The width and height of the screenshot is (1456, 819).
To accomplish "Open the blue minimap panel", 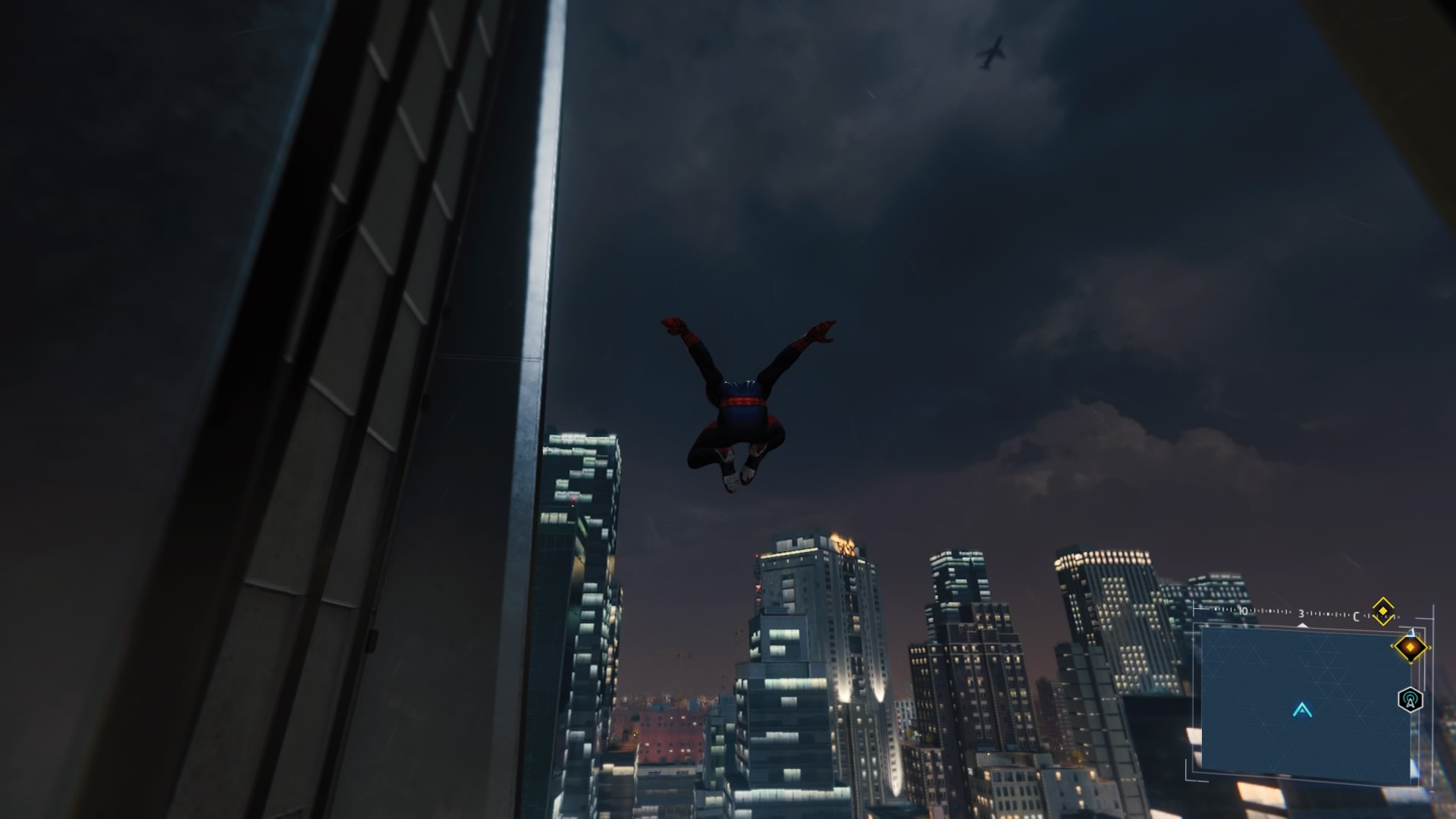I will coord(1304,701).
